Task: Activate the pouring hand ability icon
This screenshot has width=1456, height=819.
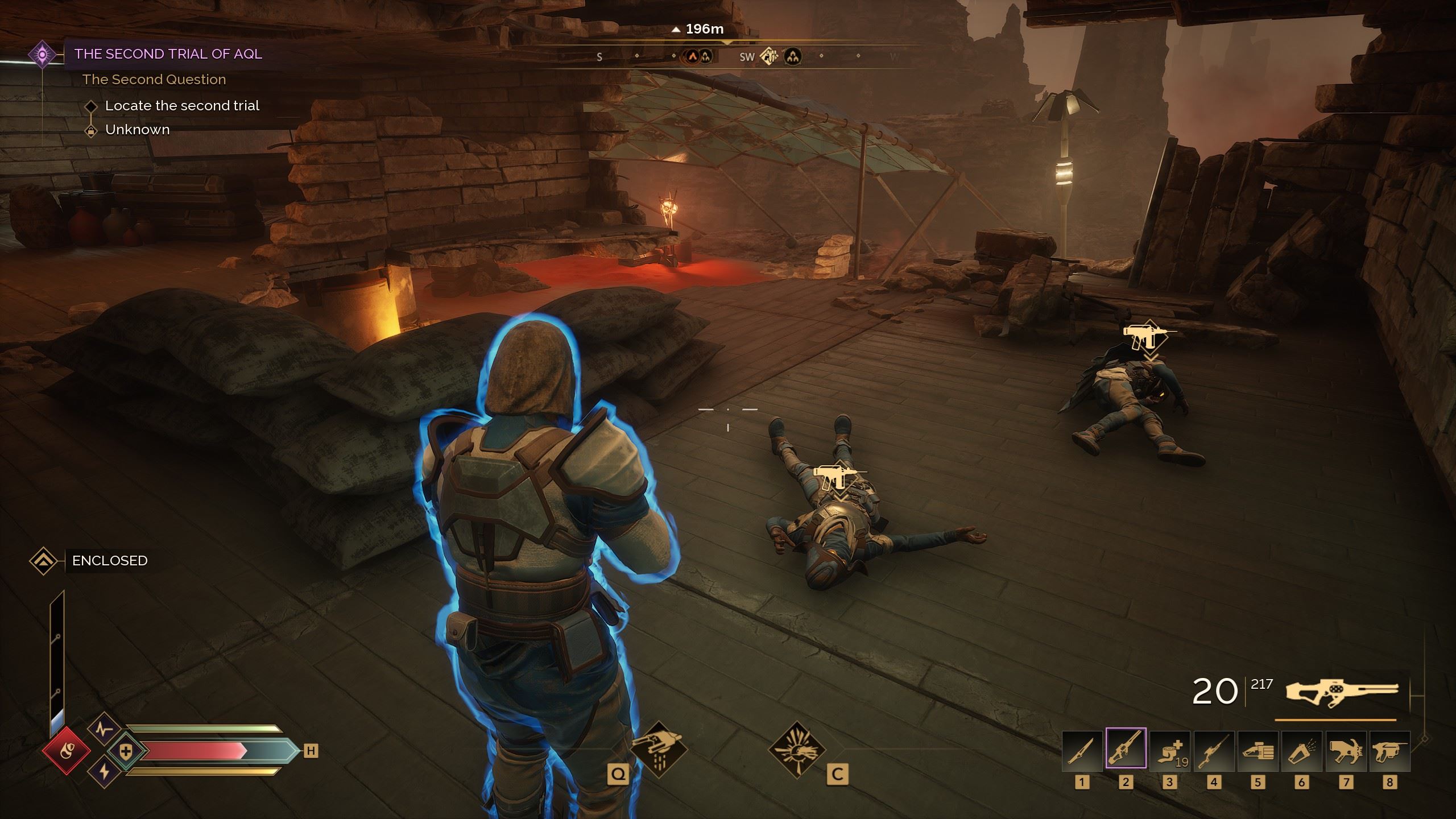Action: [x=659, y=750]
